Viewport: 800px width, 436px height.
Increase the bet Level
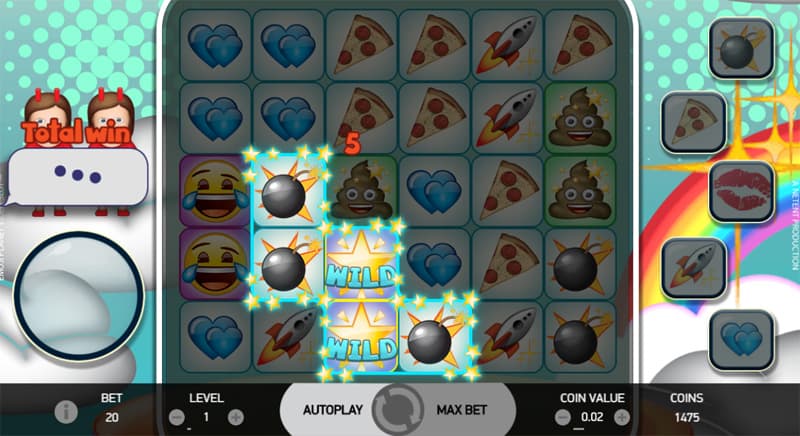[235, 416]
